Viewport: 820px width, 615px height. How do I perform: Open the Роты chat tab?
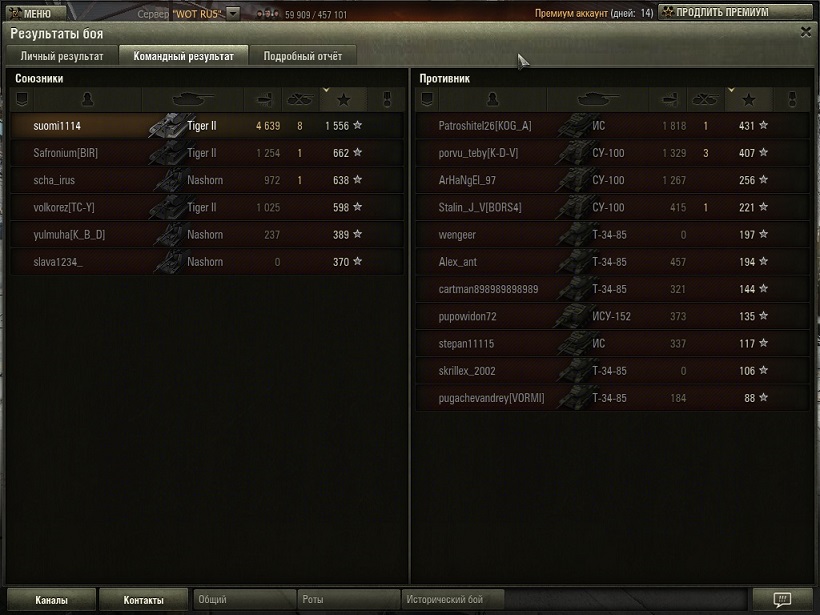point(347,600)
